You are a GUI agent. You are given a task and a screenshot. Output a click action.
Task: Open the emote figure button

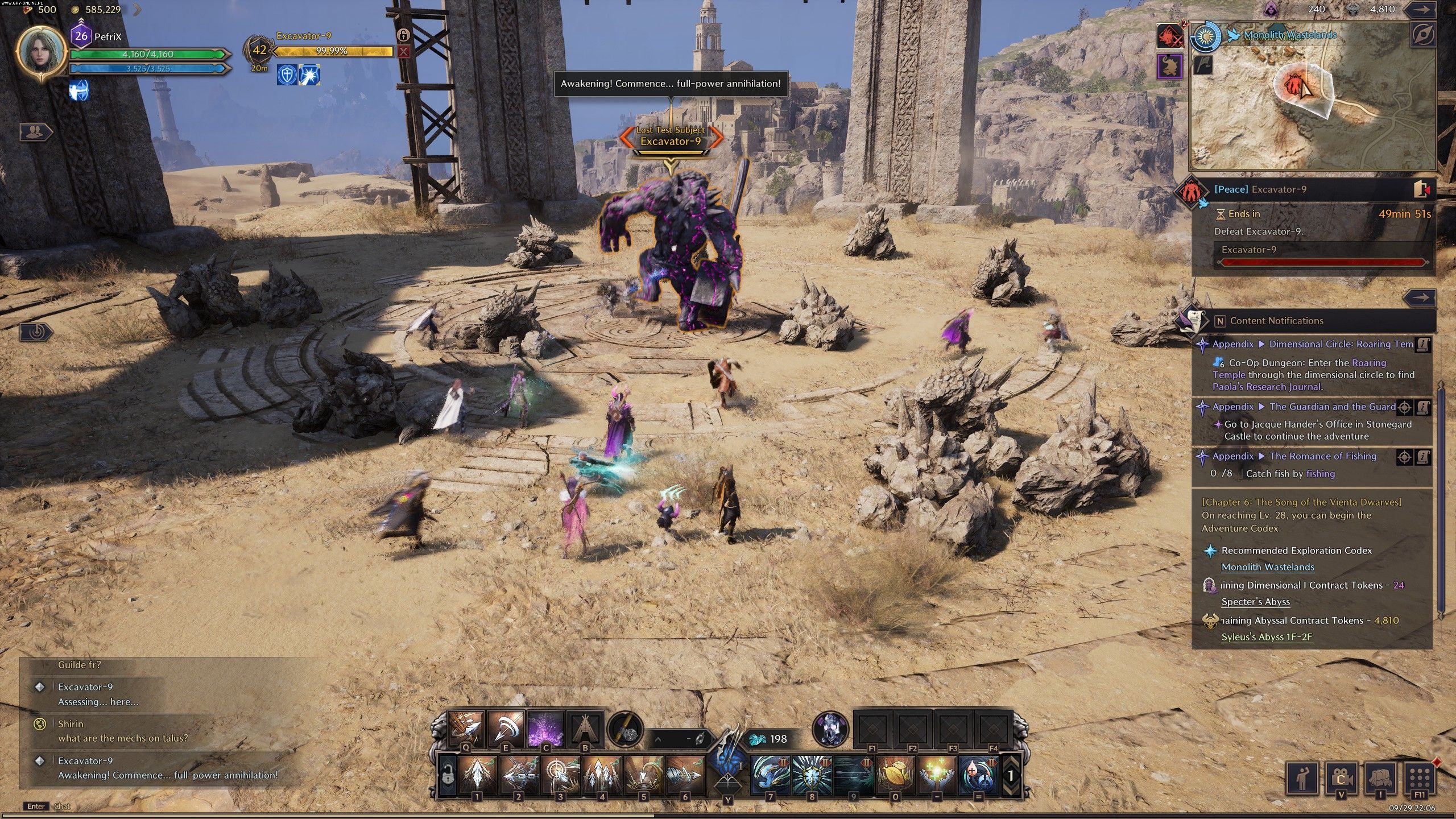tap(1301, 777)
